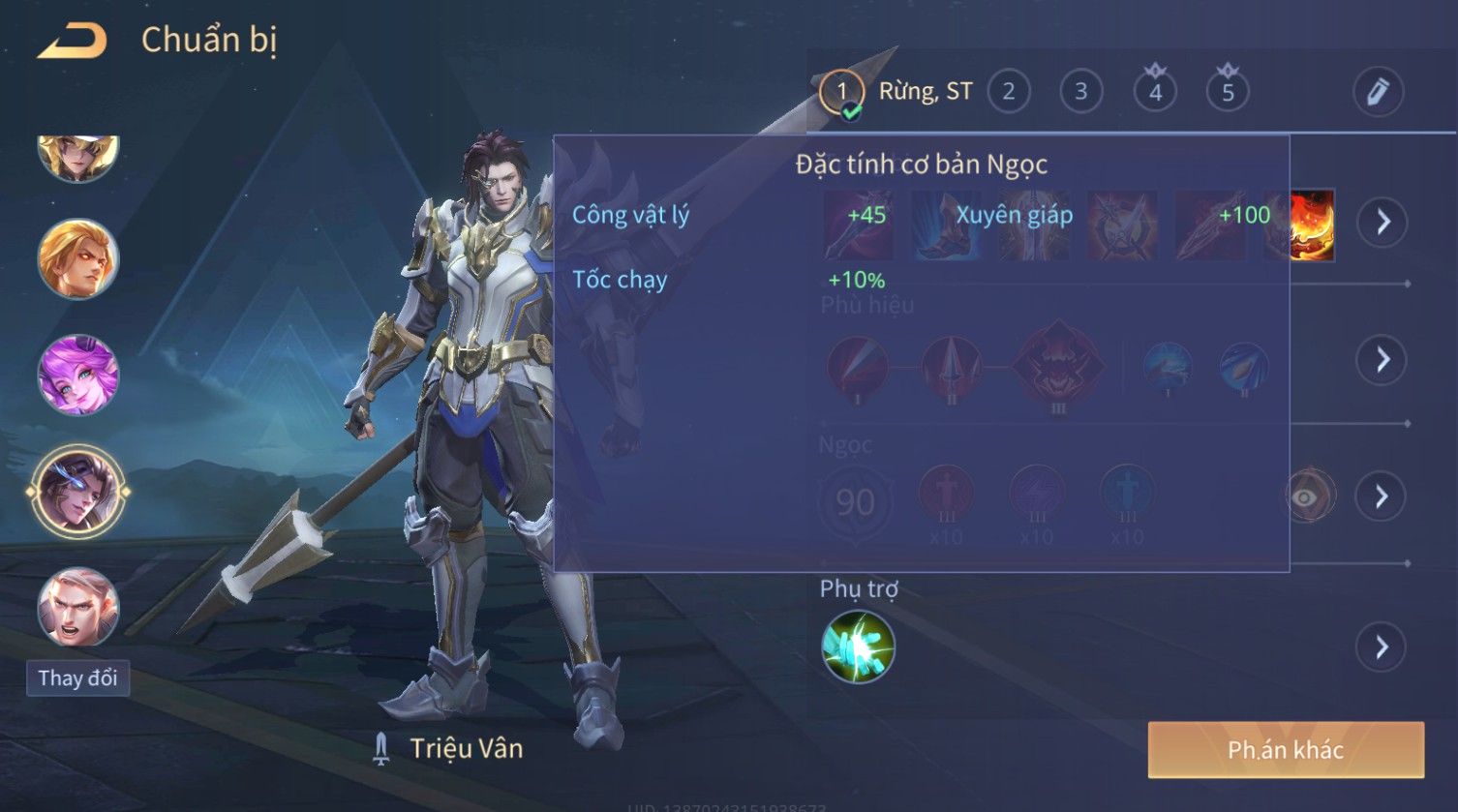The image size is (1458, 812).
Task: Click Thay đổi to change hero
Action: click(77, 677)
